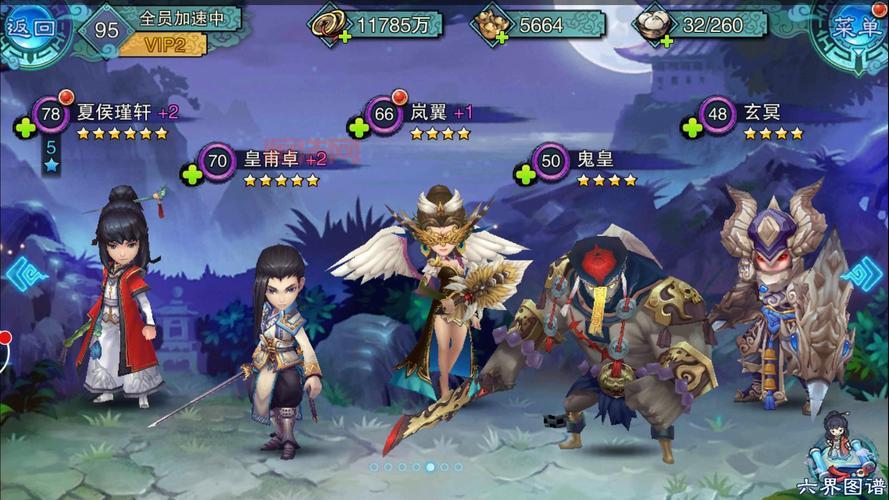The width and height of the screenshot is (889, 500).
Task: Select hero 玄冥 level badge
Action: click(x=717, y=113)
